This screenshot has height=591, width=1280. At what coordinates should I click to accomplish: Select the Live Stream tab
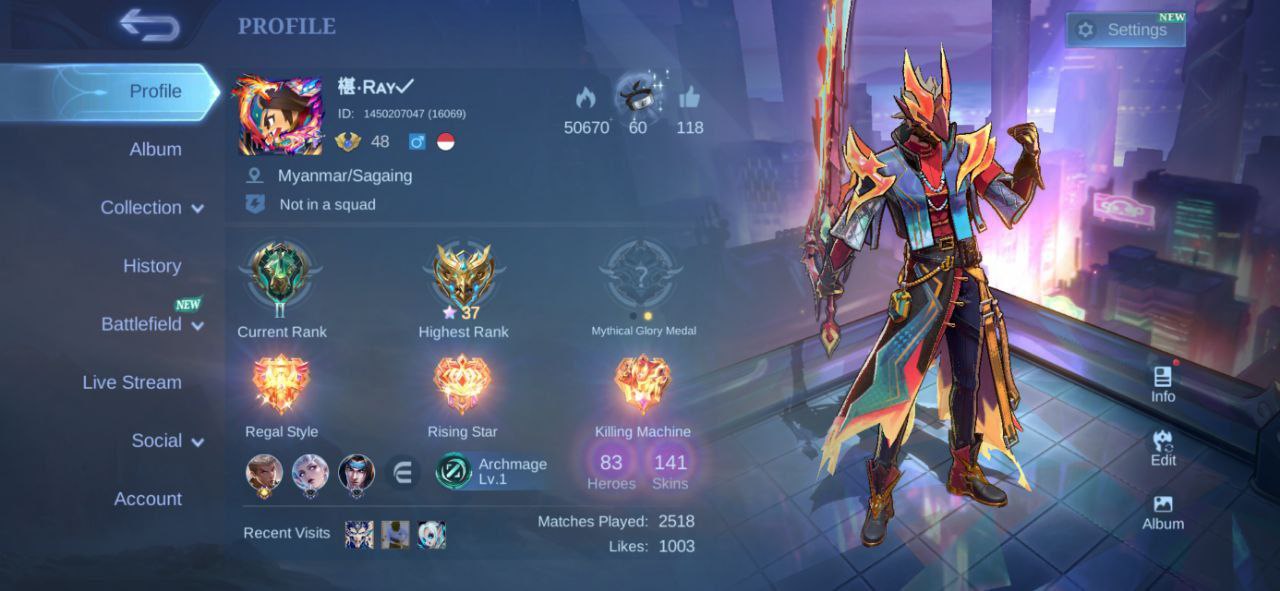[132, 382]
